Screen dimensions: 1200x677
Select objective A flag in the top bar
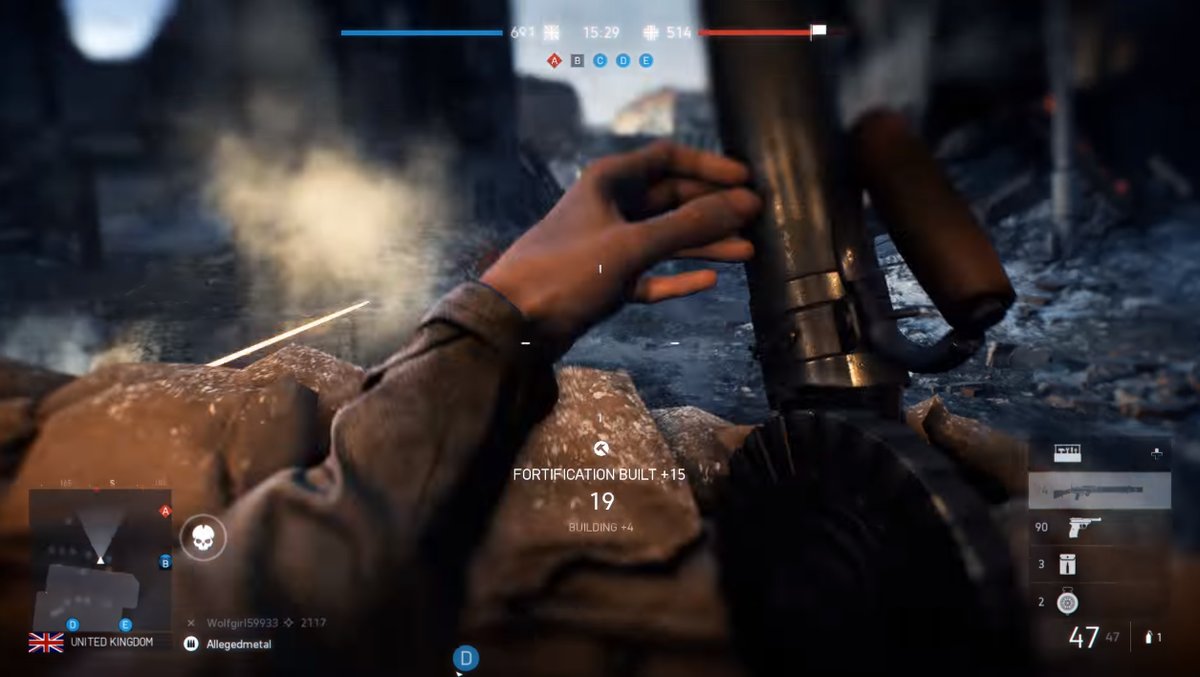point(554,60)
